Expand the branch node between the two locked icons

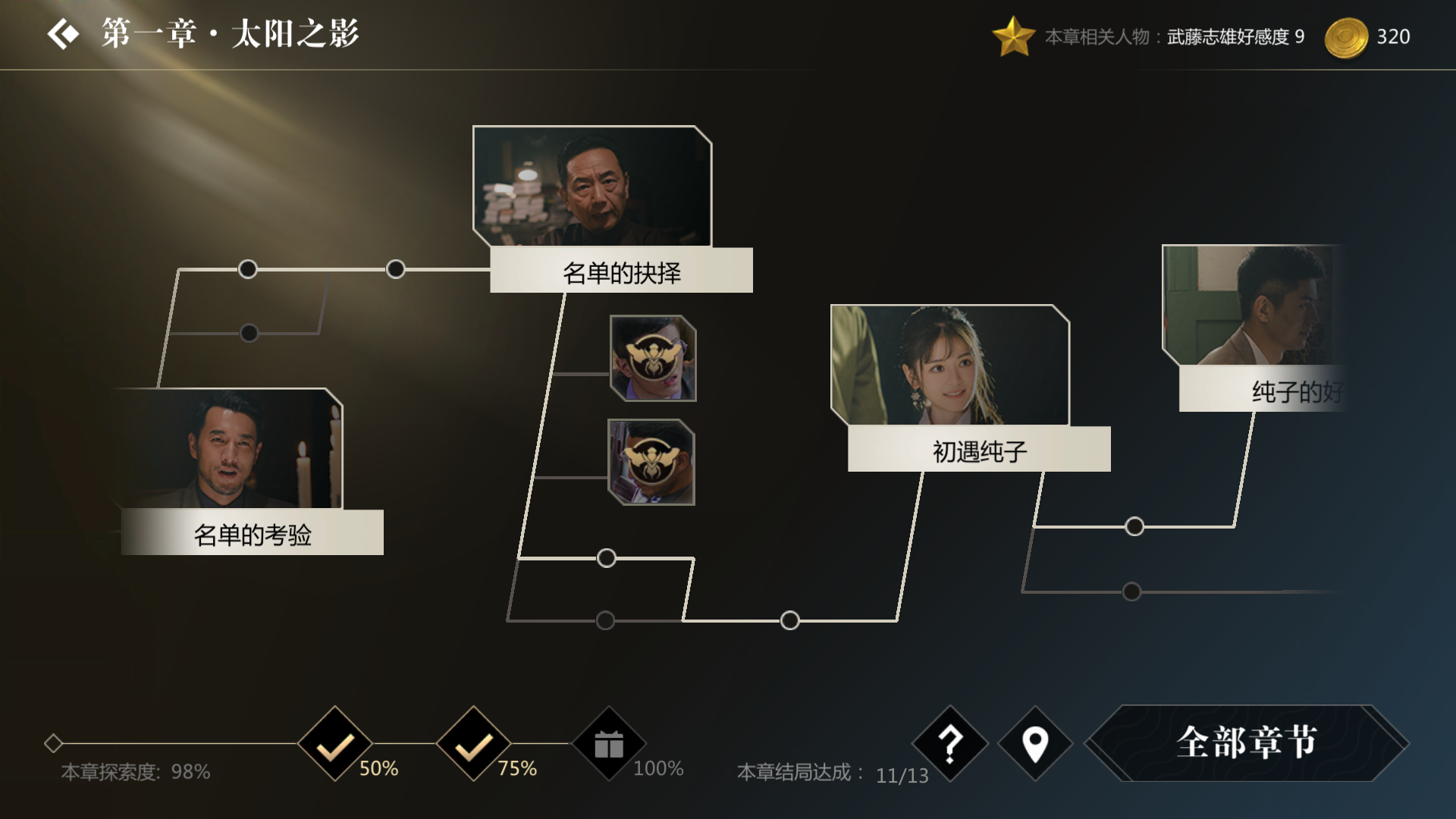(x=605, y=557)
